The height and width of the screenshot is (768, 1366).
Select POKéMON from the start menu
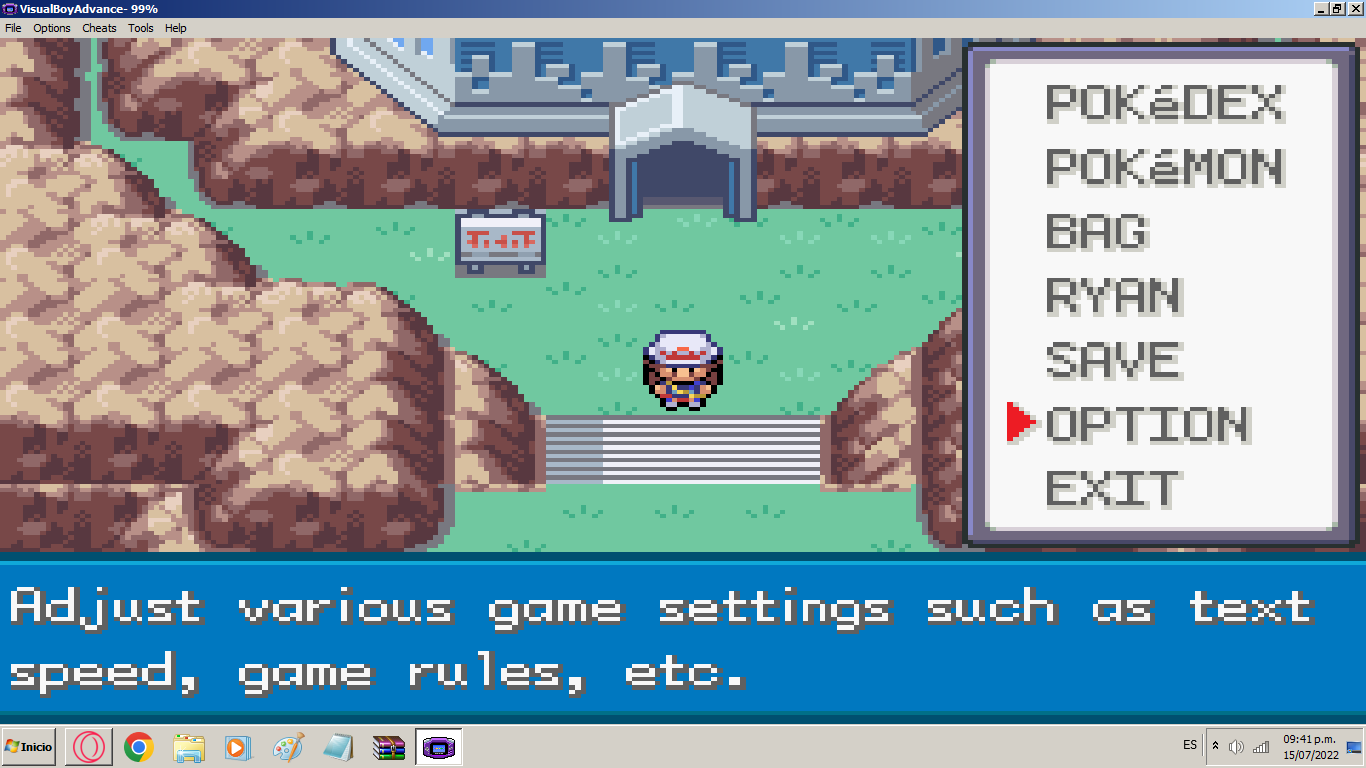[x=1164, y=167]
